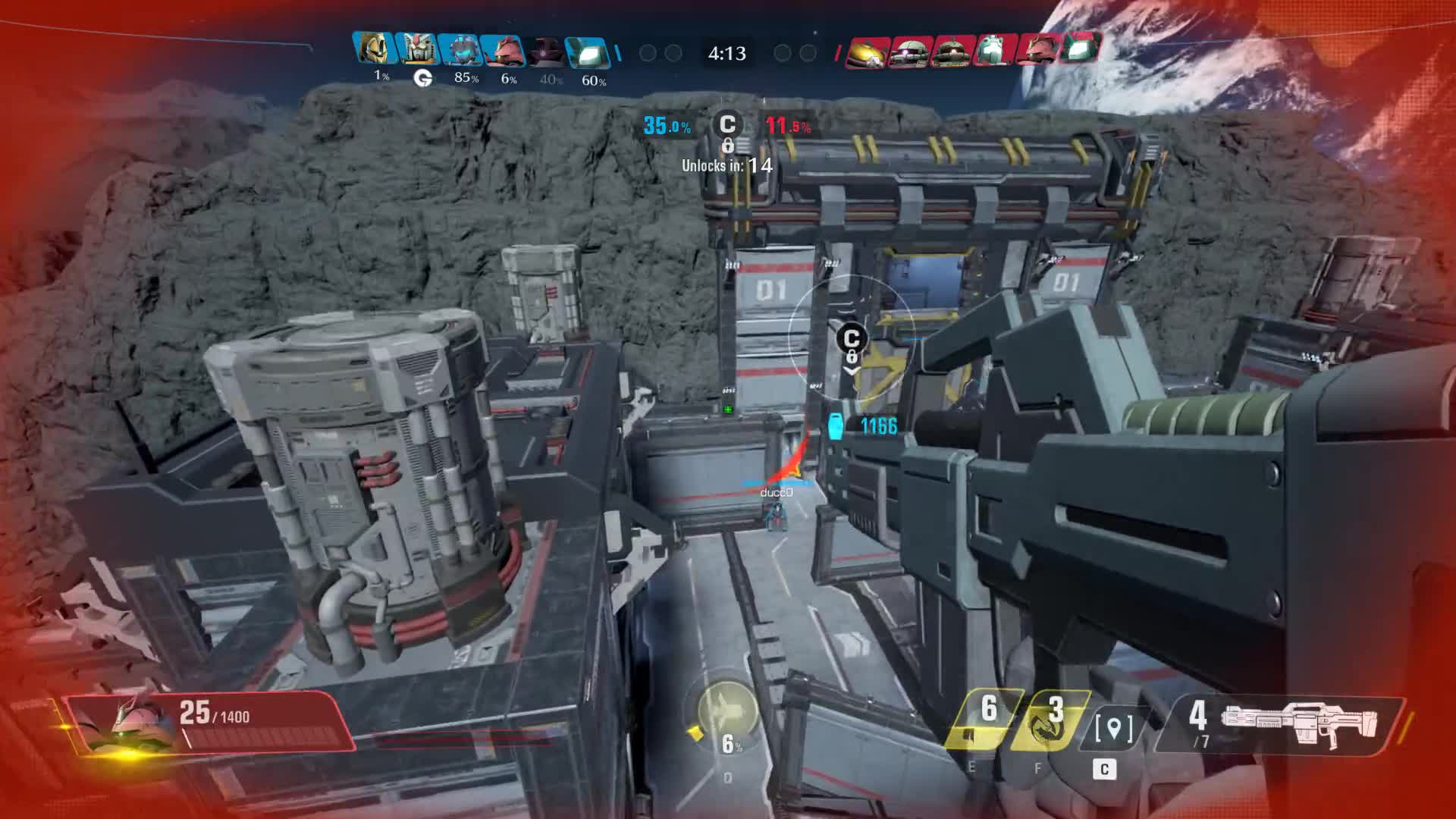Click the objective C lock icon under the top bar

pos(727,129)
